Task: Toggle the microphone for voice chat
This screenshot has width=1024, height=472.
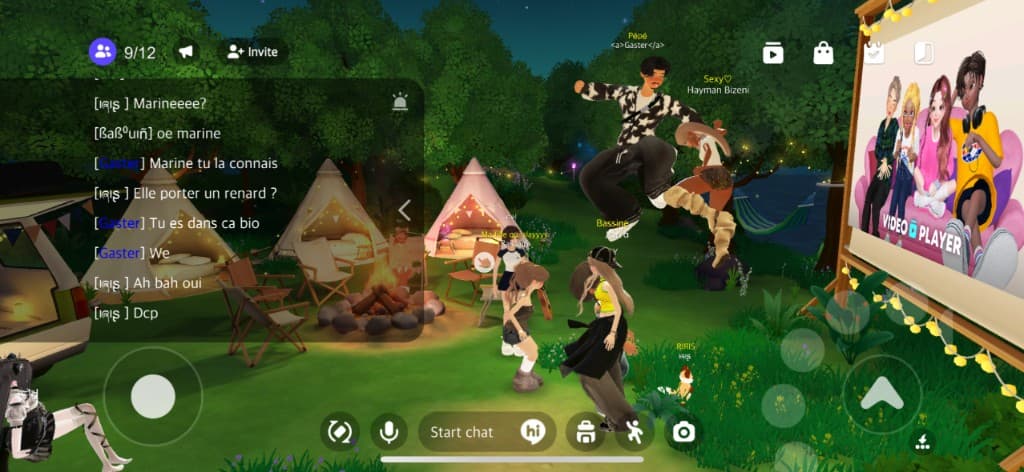Action: [x=387, y=432]
